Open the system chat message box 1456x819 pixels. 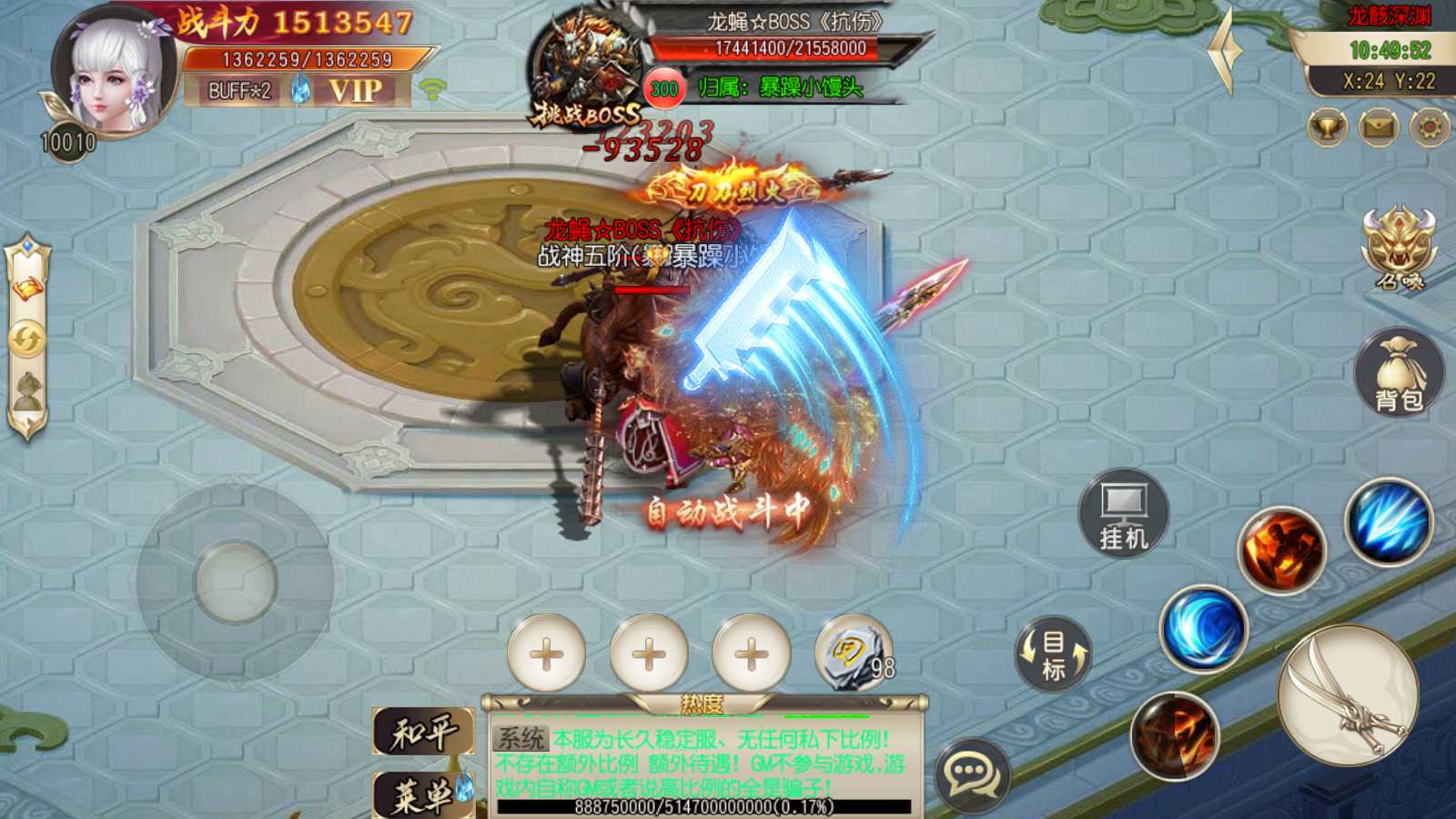click(701, 763)
